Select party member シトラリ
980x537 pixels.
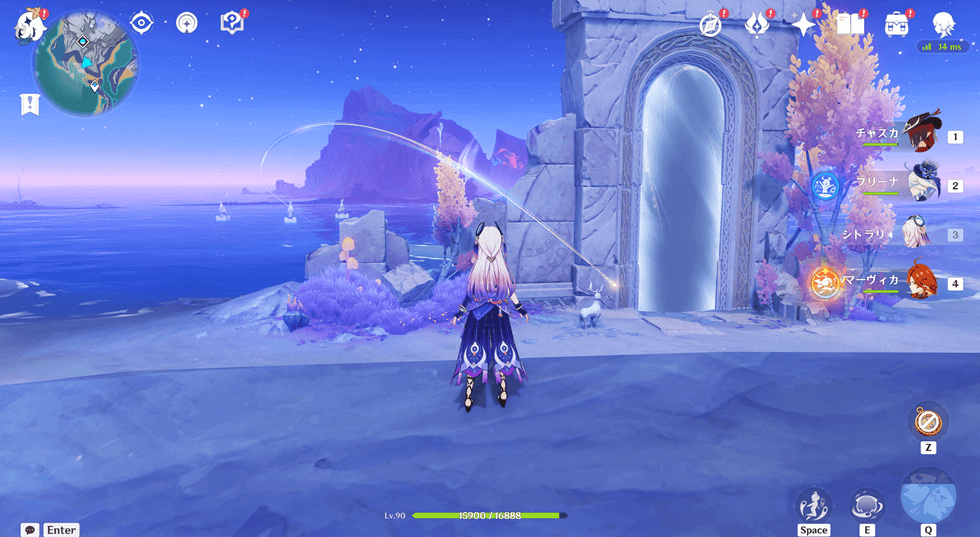point(918,233)
